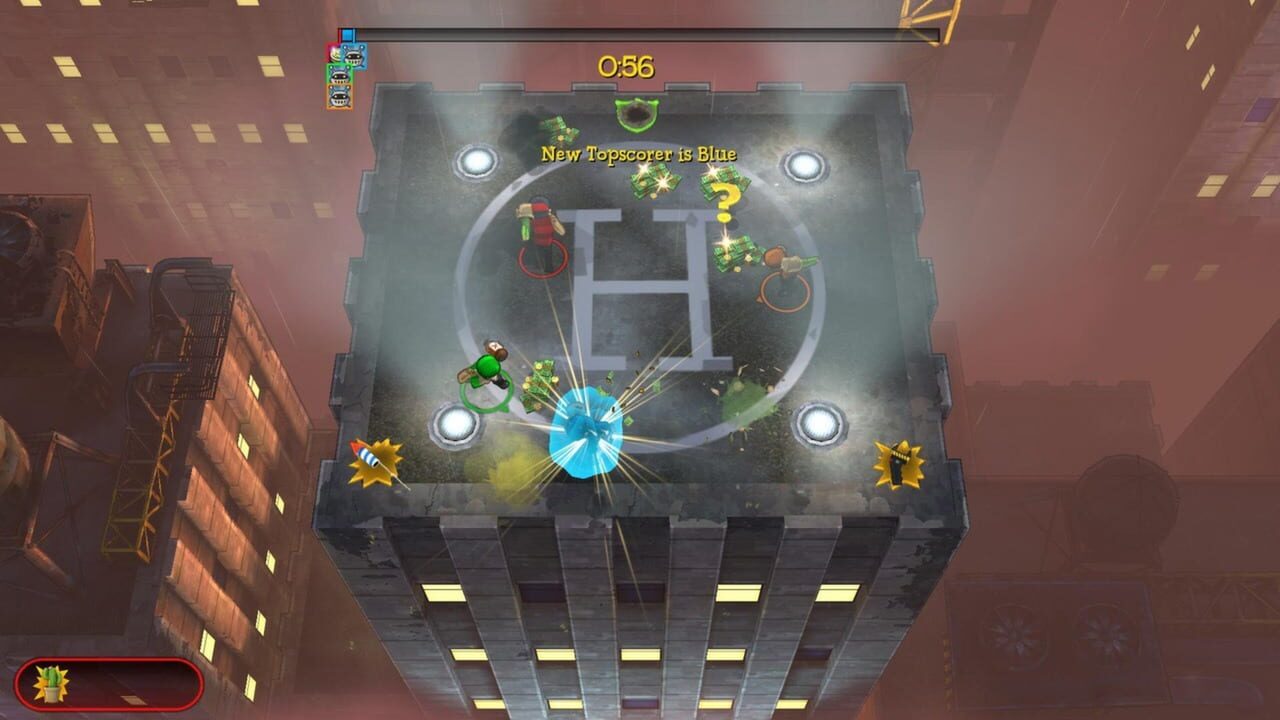This screenshot has width=1280, height=720.
Task: Click the green player avatar icon
Action: pyautogui.click(x=339, y=74)
